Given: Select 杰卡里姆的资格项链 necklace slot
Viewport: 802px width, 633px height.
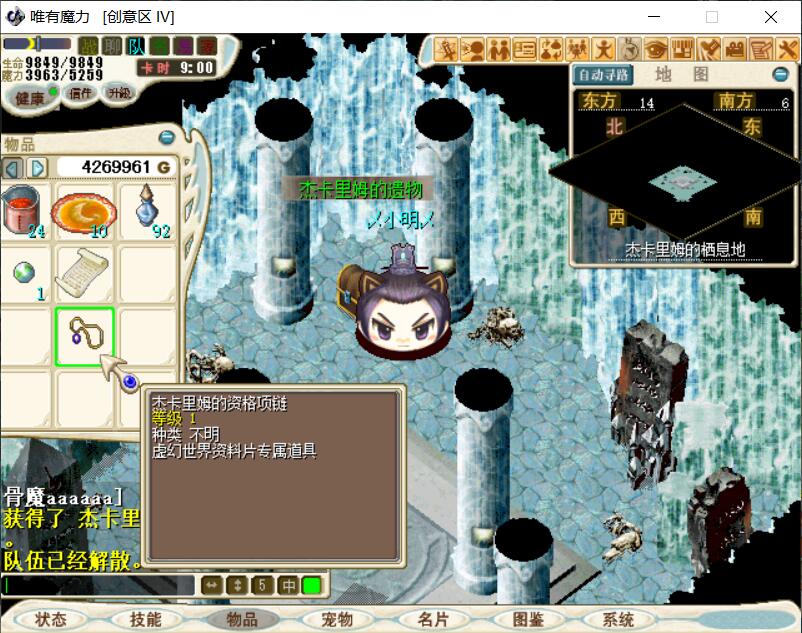Looking at the screenshot, I should coord(85,337).
